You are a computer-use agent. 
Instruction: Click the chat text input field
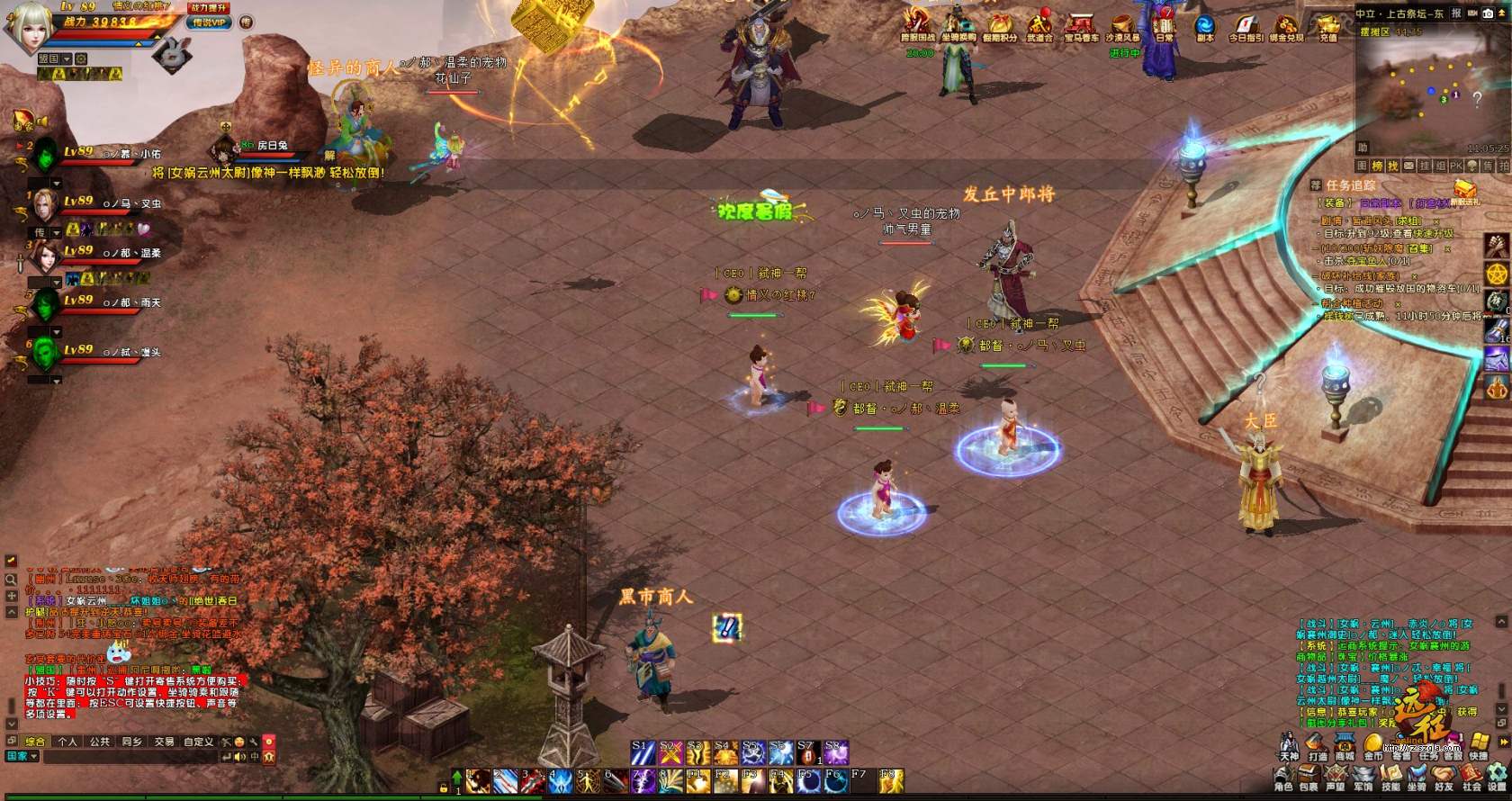[130, 757]
